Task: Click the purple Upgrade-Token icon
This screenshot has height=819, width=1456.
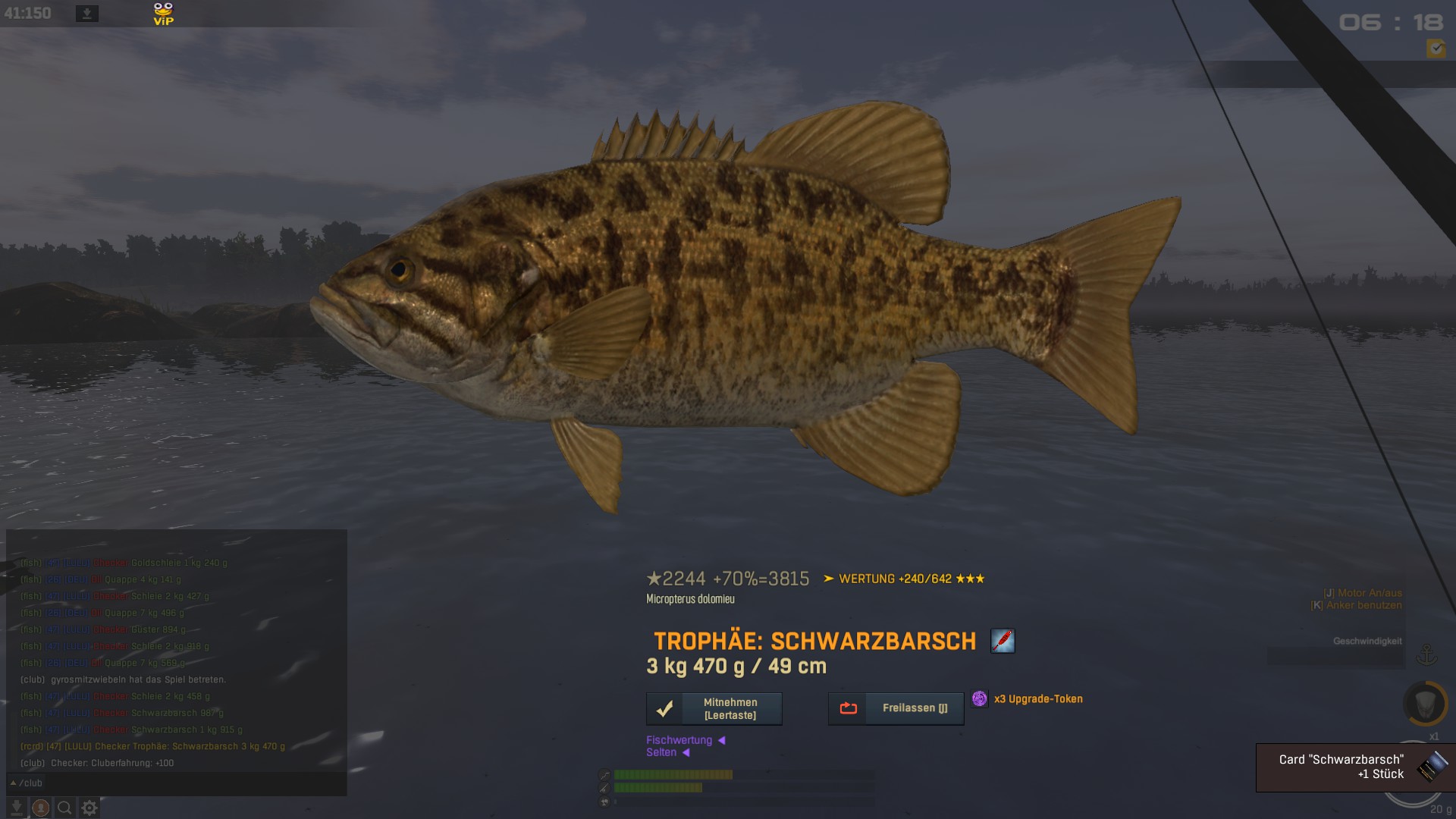Action: coord(980,698)
